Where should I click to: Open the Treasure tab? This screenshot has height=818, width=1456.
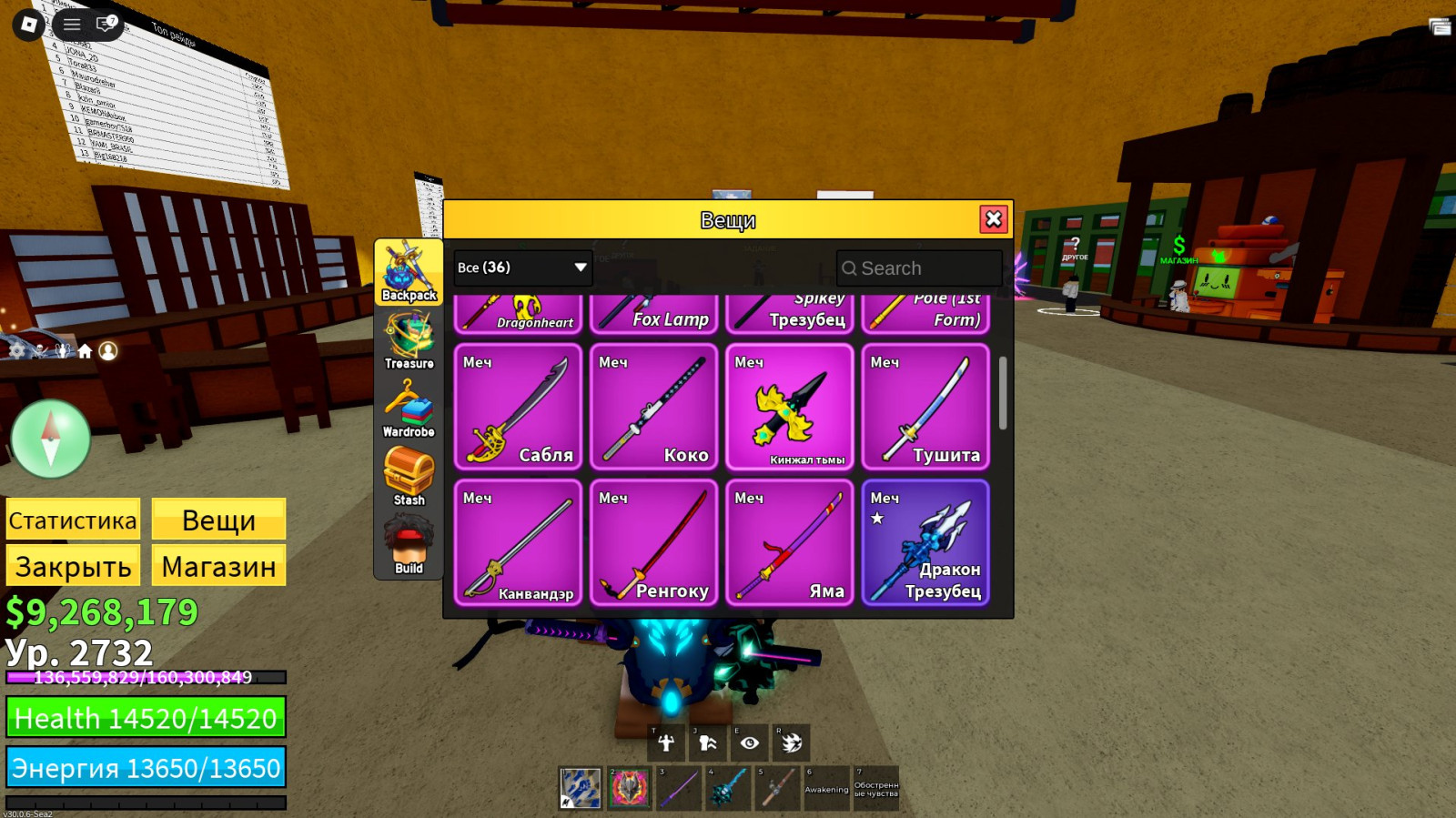pyautogui.click(x=409, y=340)
